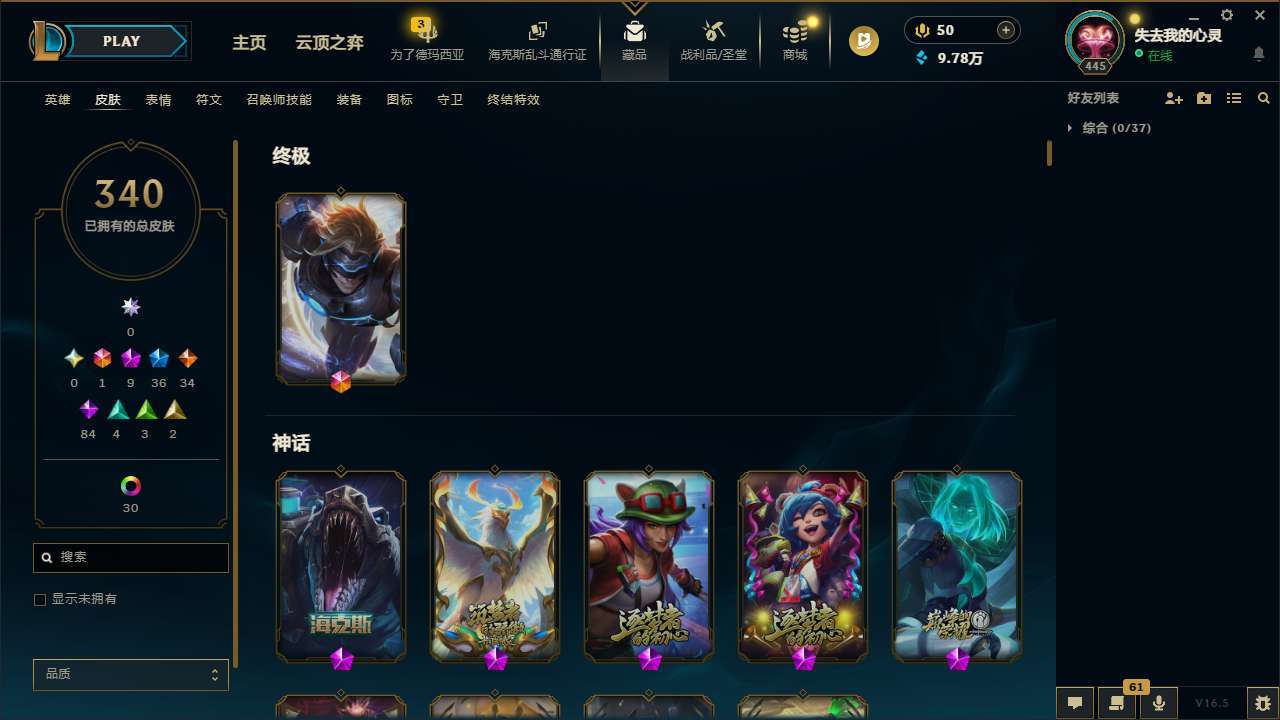Open the 商城 store icon
The image size is (1280, 720).
click(x=794, y=38)
